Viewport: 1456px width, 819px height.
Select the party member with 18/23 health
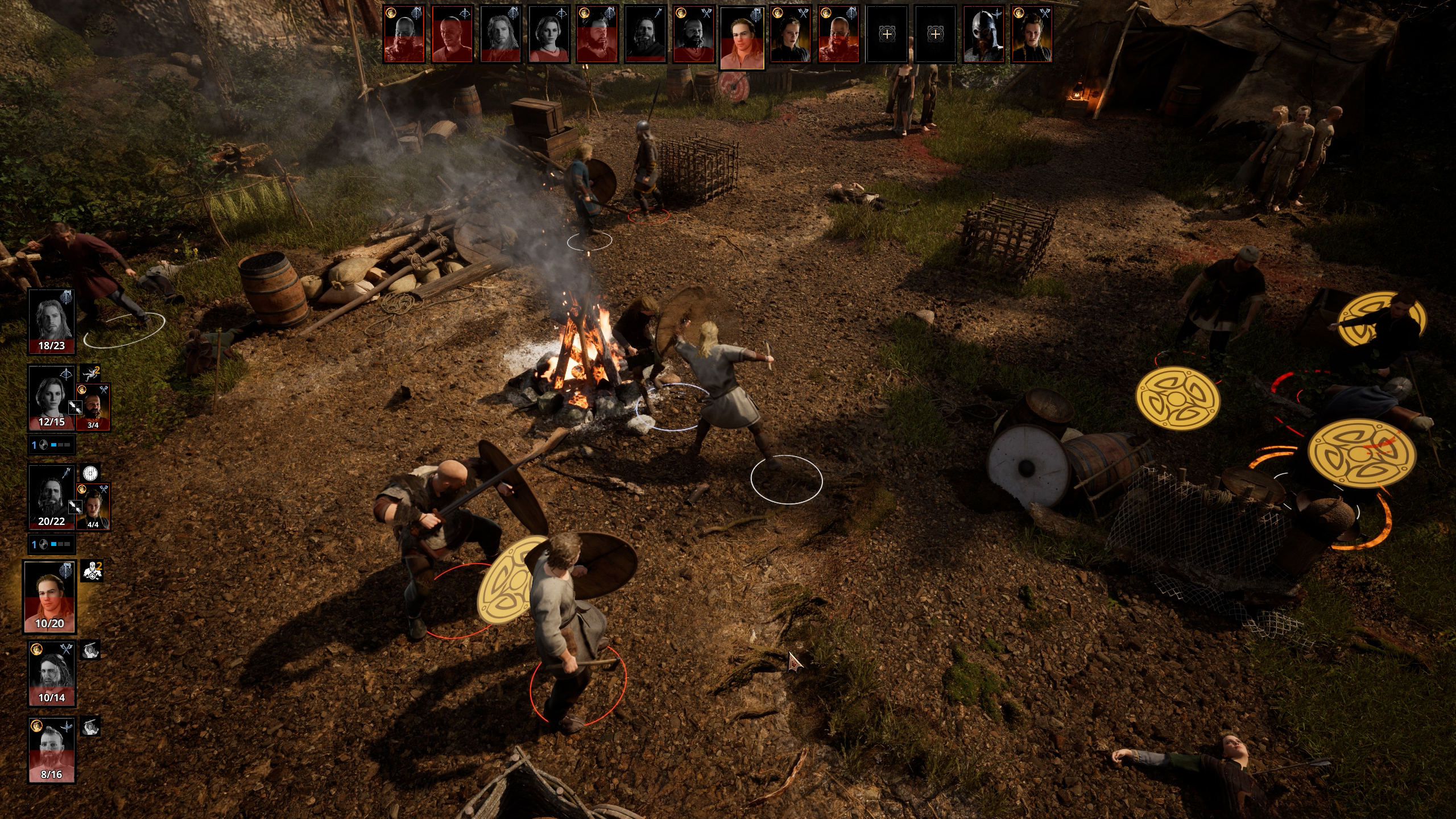[x=51, y=321]
